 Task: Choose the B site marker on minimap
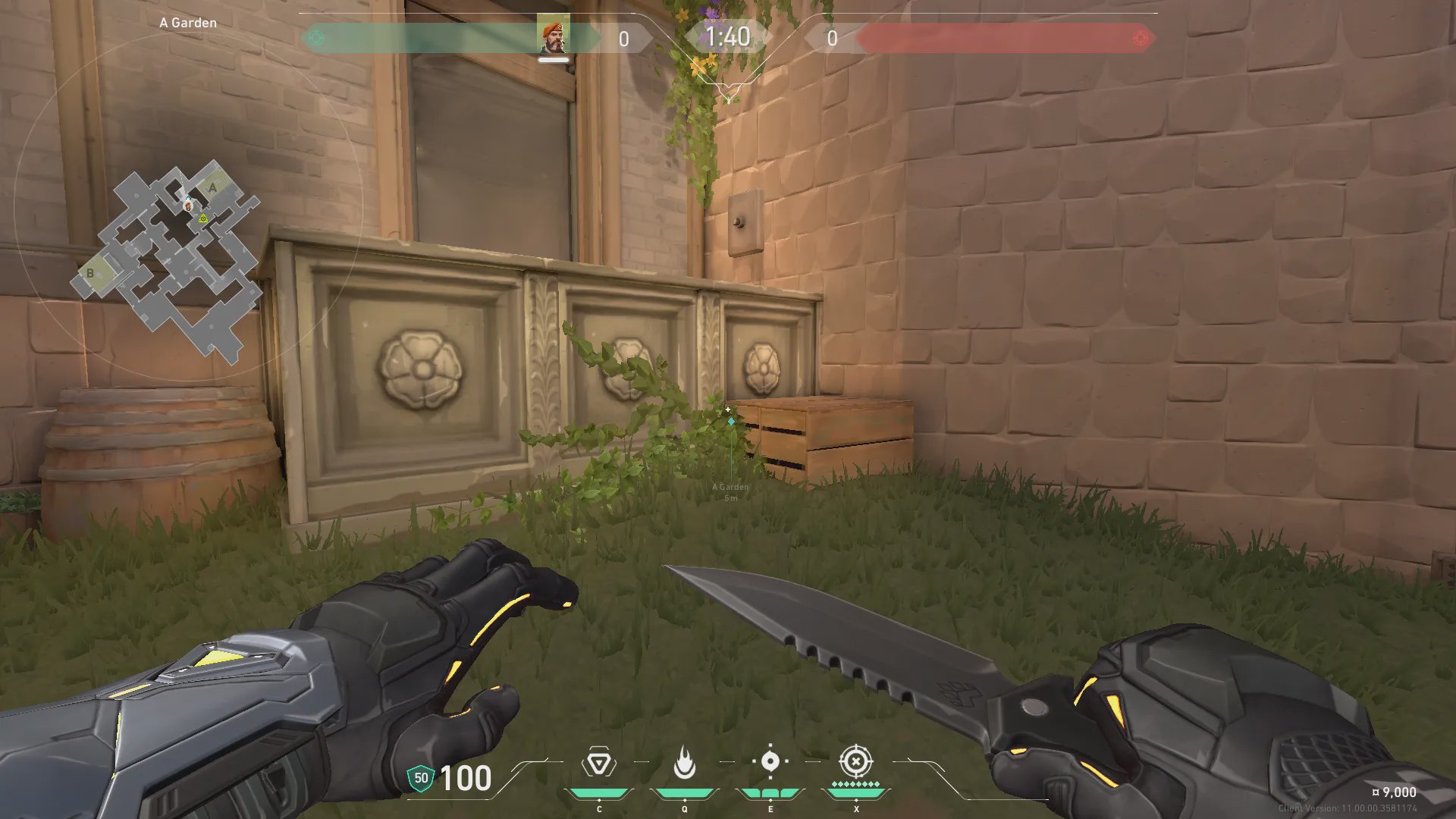(x=90, y=273)
